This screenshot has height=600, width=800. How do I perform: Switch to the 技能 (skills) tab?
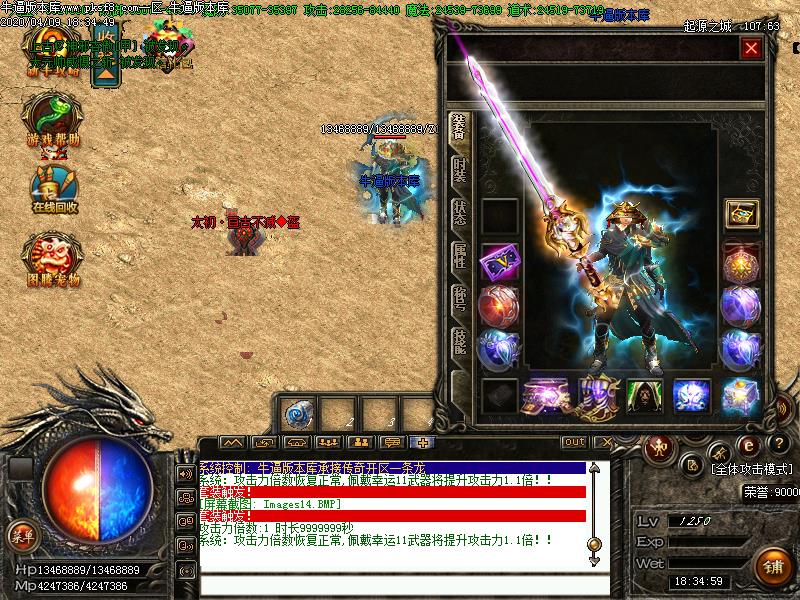[x=459, y=342]
